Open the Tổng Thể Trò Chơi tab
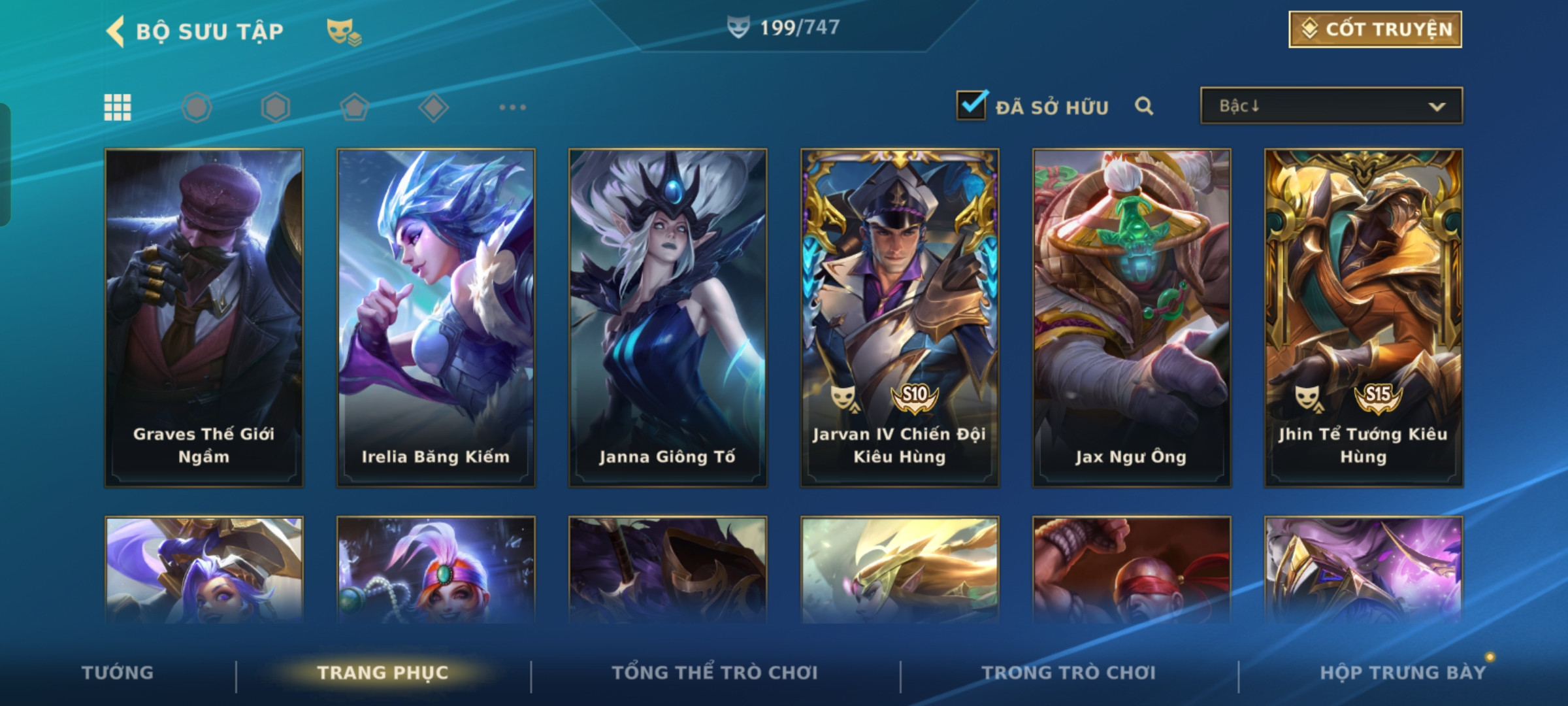Viewport: 1568px width, 706px height. pyautogui.click(x=715, y=673)
